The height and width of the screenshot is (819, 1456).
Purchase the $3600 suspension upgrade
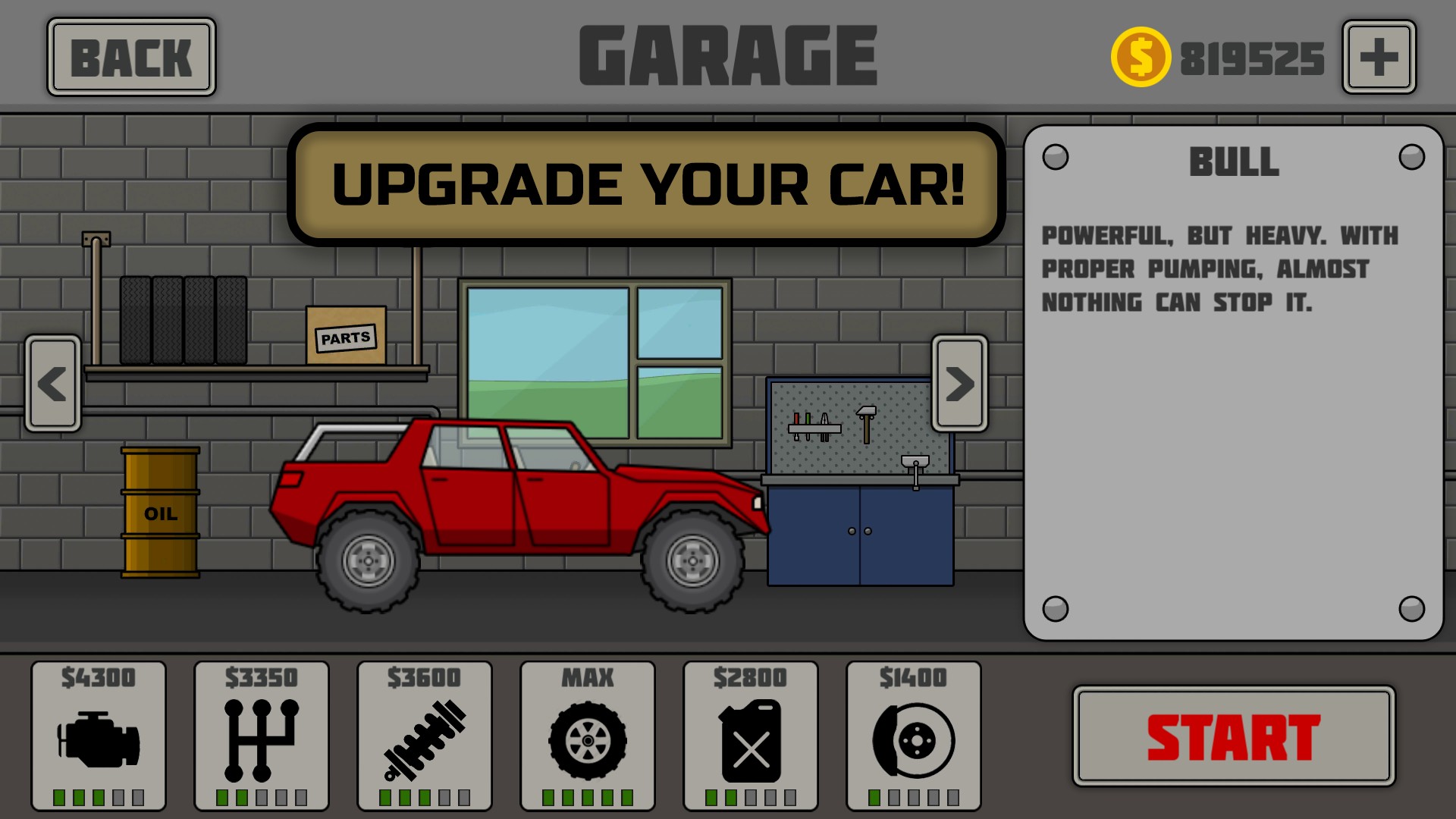[425, 736]
